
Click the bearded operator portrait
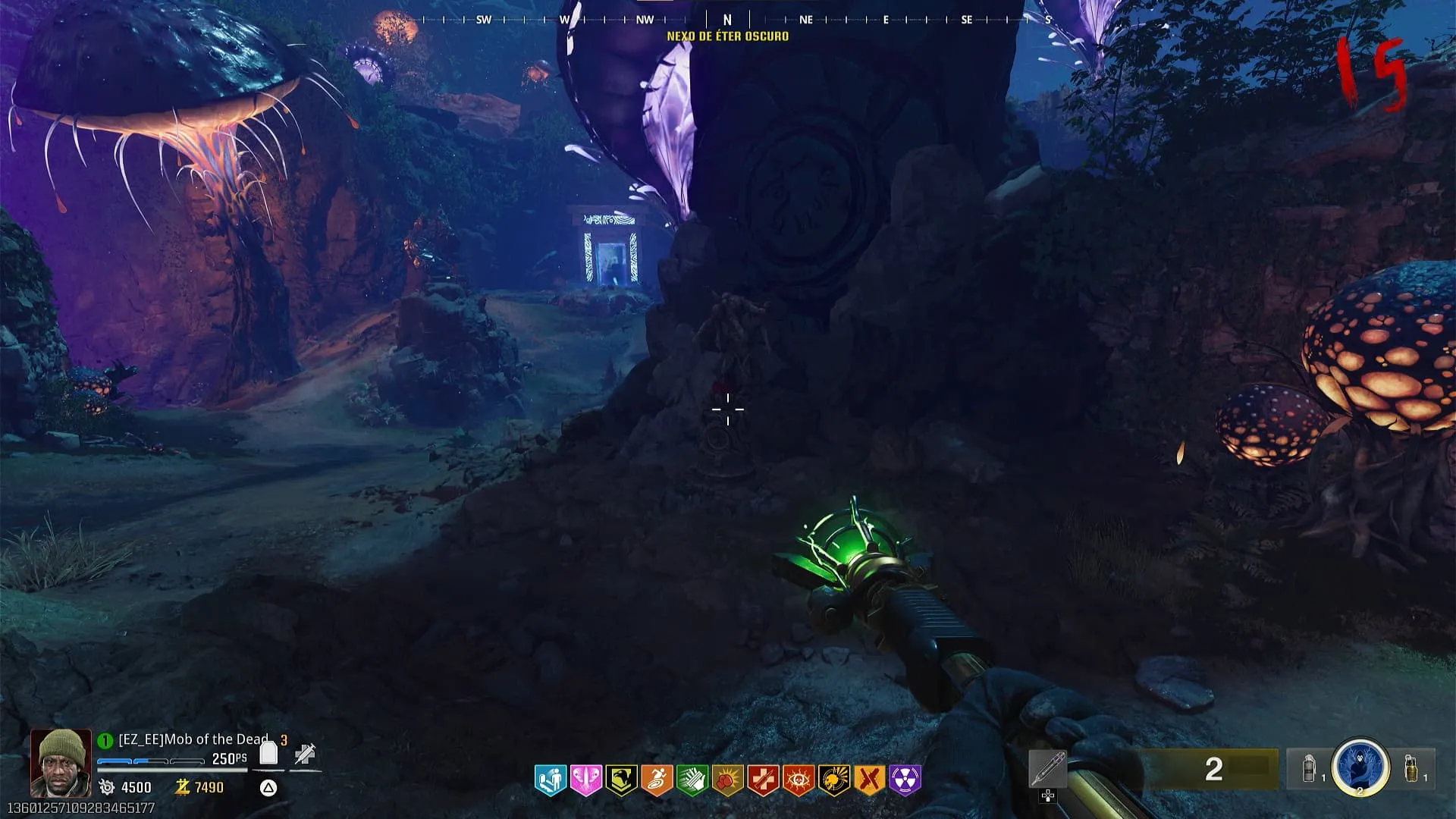[x=61, y=762]
